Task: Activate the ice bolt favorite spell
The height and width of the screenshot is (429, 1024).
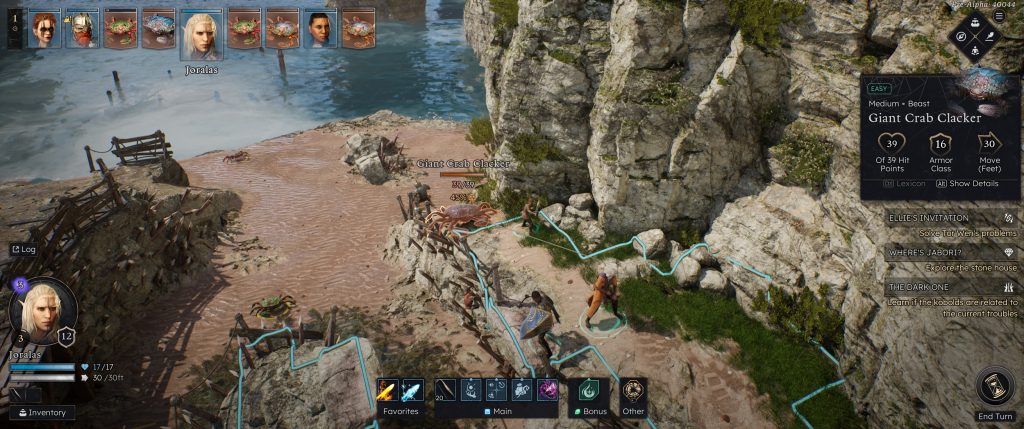Action: pos(411,391)
